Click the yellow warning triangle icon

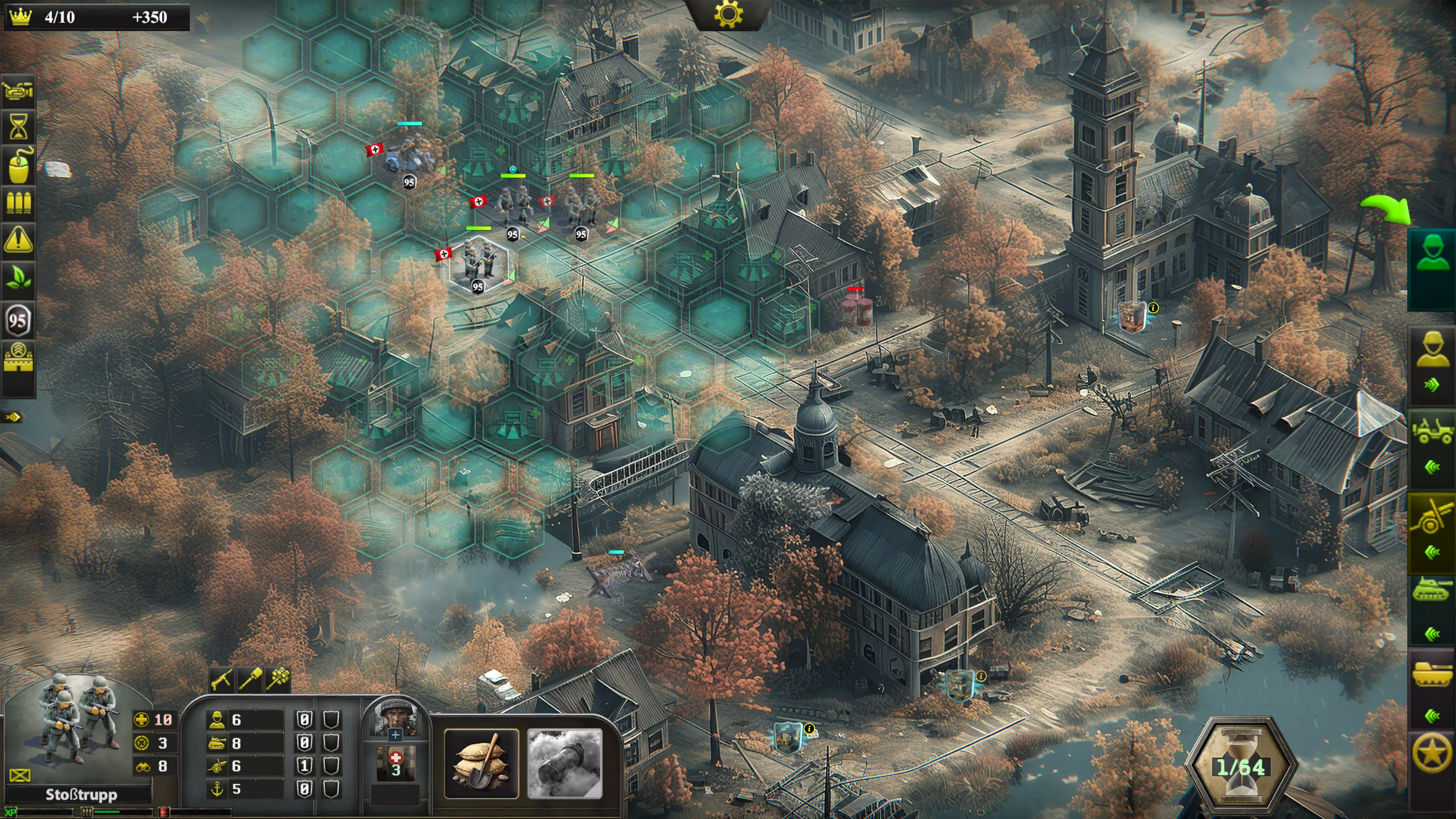18,240
